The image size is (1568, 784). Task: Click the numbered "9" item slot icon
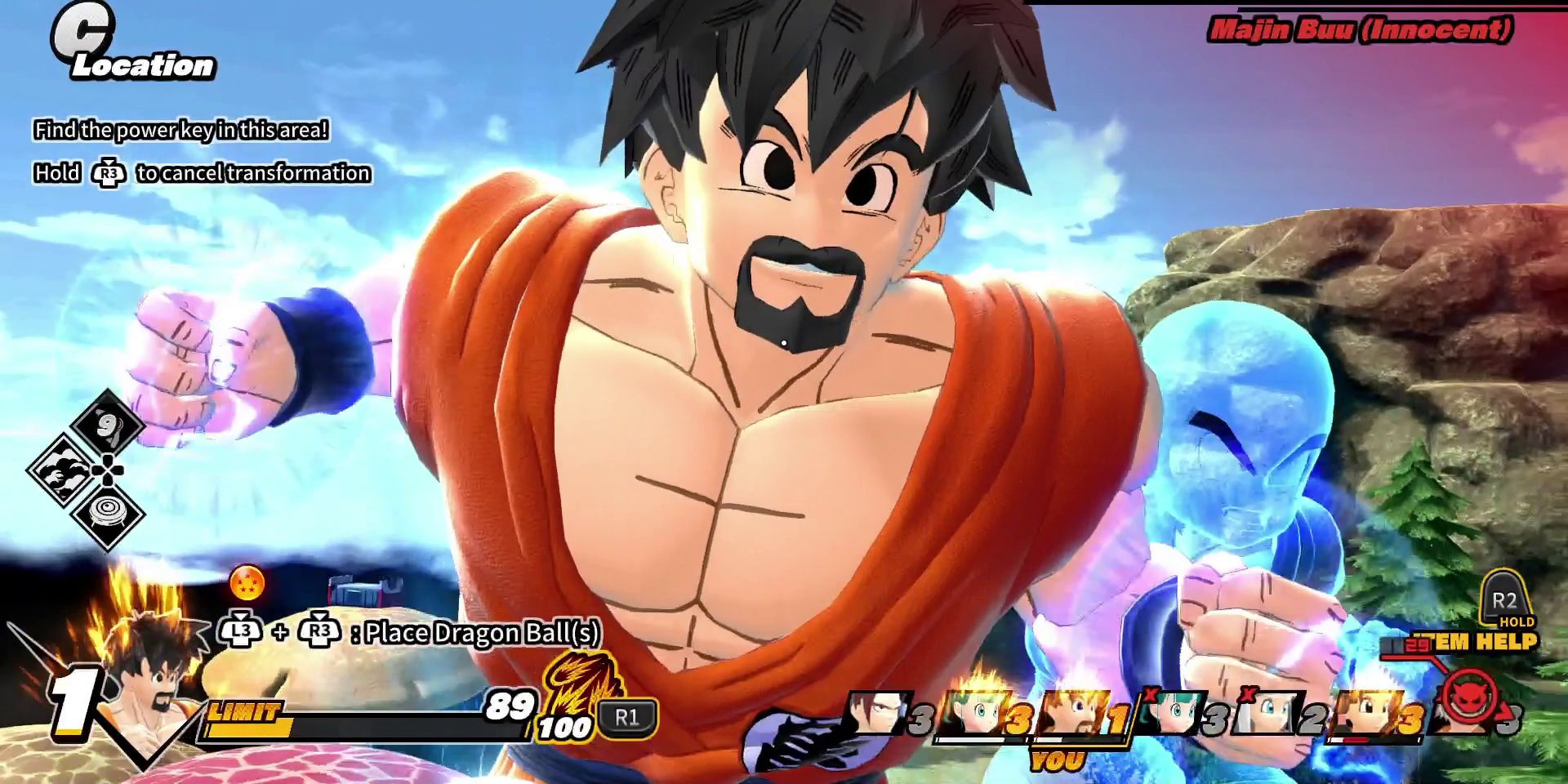click(106, 425)
